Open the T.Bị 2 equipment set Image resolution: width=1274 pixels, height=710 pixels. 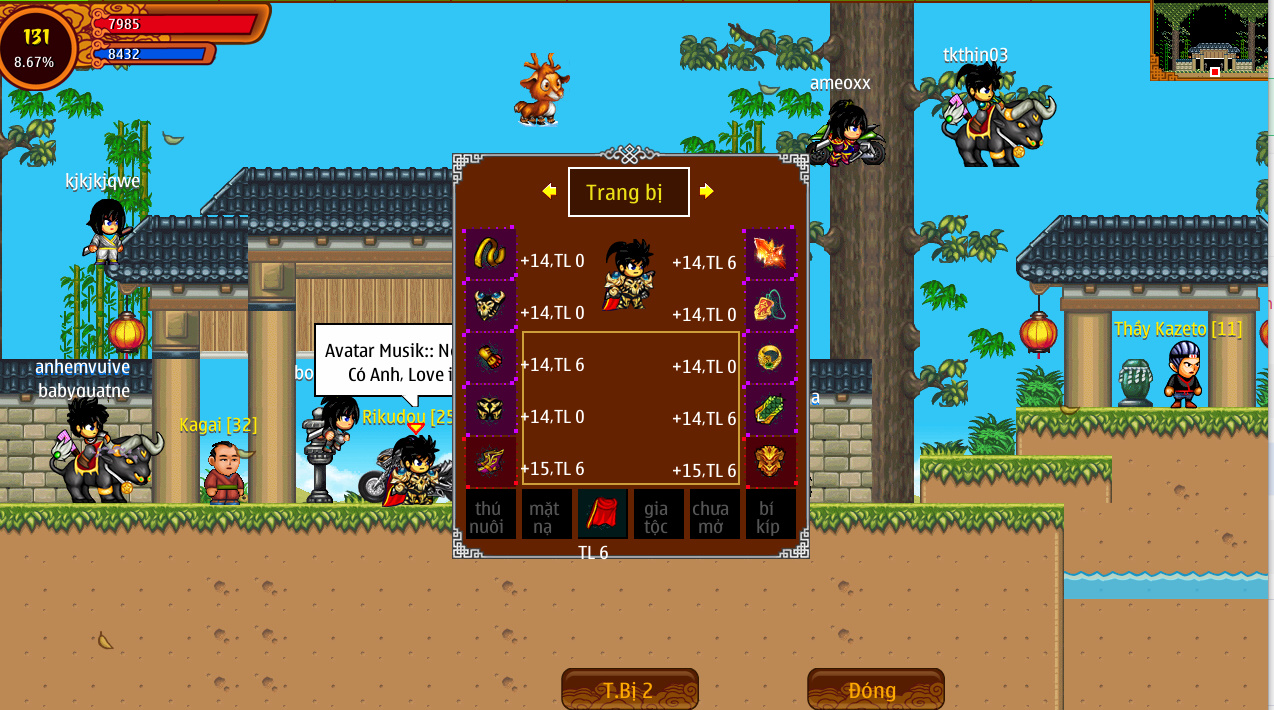pyautogui.click(x=629, y=690)
